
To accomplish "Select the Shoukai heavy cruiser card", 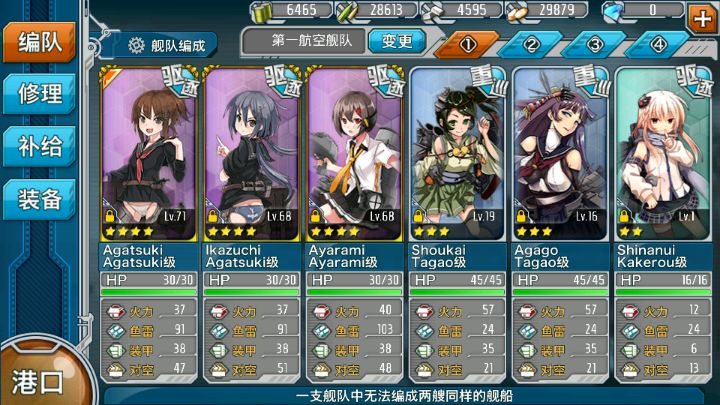I will click(458, 152).
